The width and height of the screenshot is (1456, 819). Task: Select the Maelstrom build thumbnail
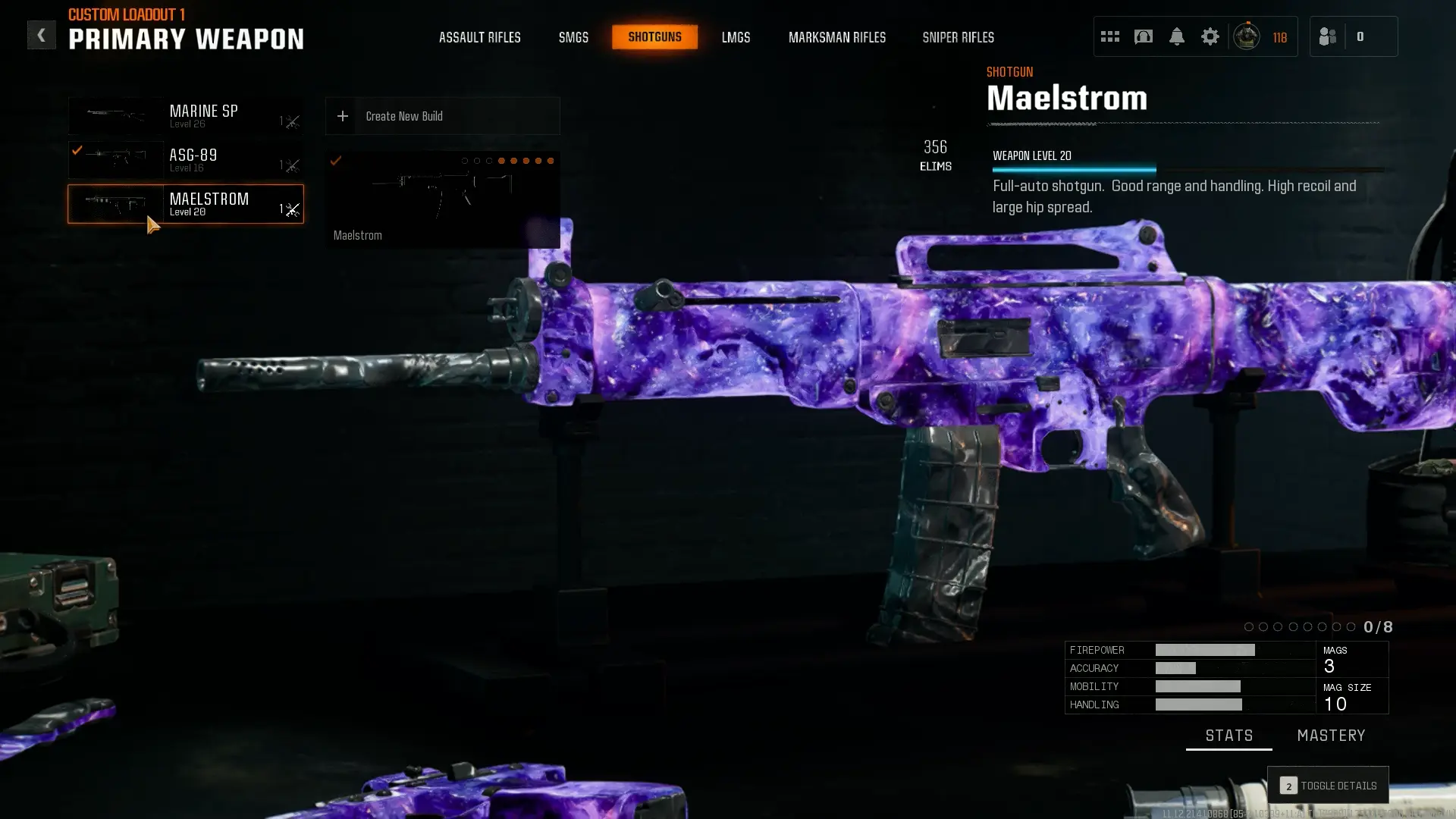442,199
